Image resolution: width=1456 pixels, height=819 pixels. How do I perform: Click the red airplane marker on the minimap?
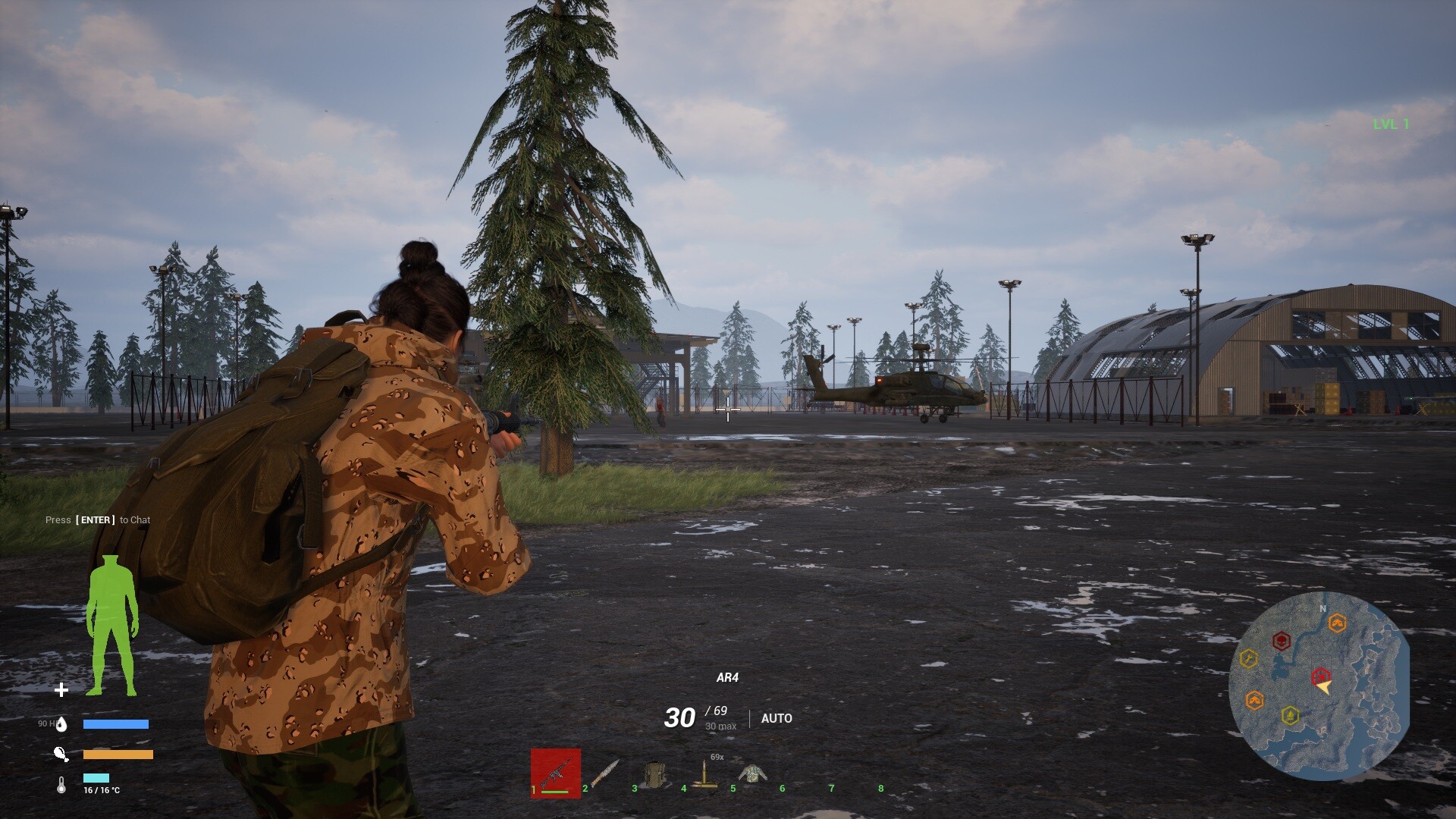(1320, 676)
